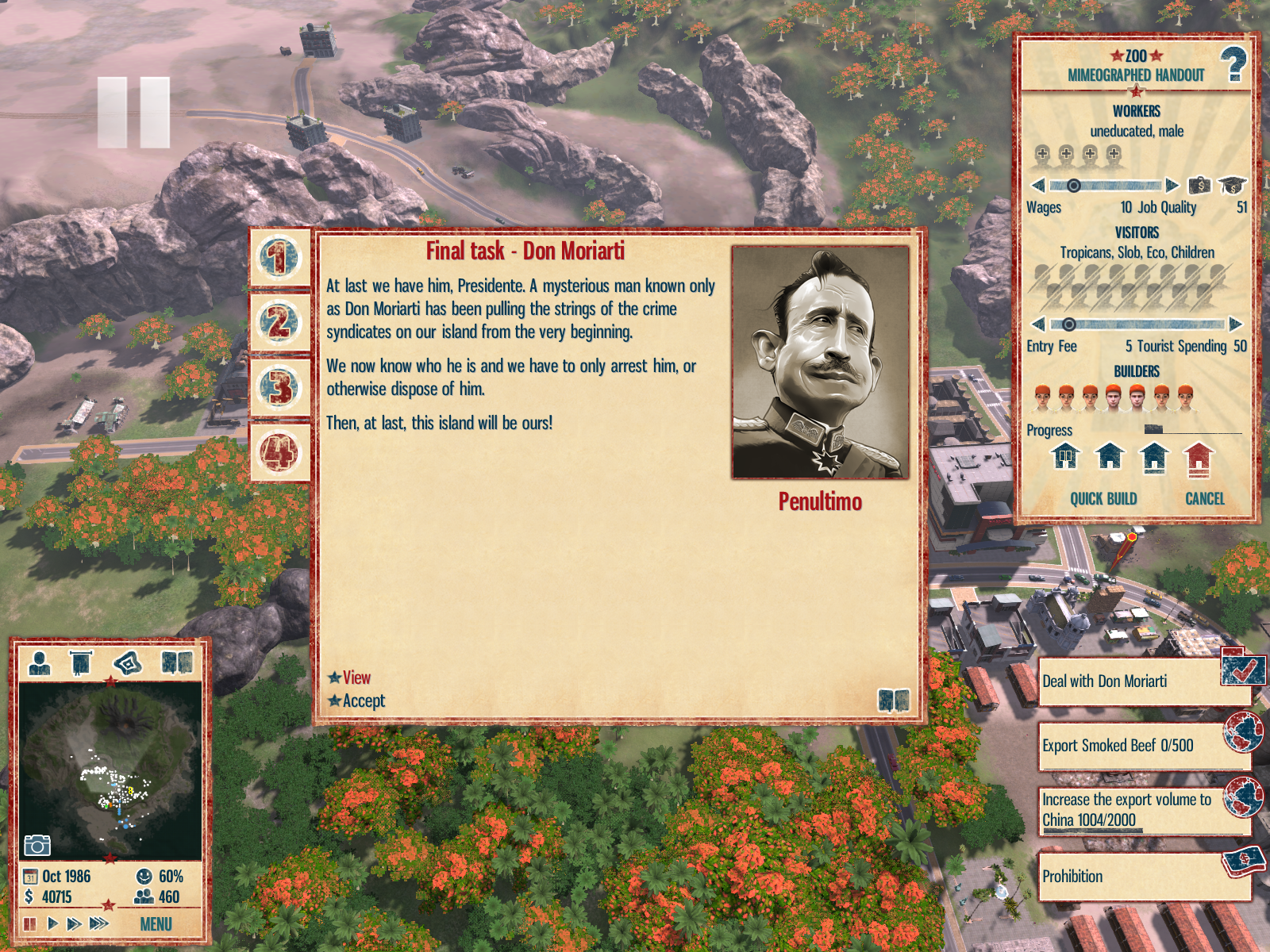Cancel the Zoo construction

(x=1204, y=499)
